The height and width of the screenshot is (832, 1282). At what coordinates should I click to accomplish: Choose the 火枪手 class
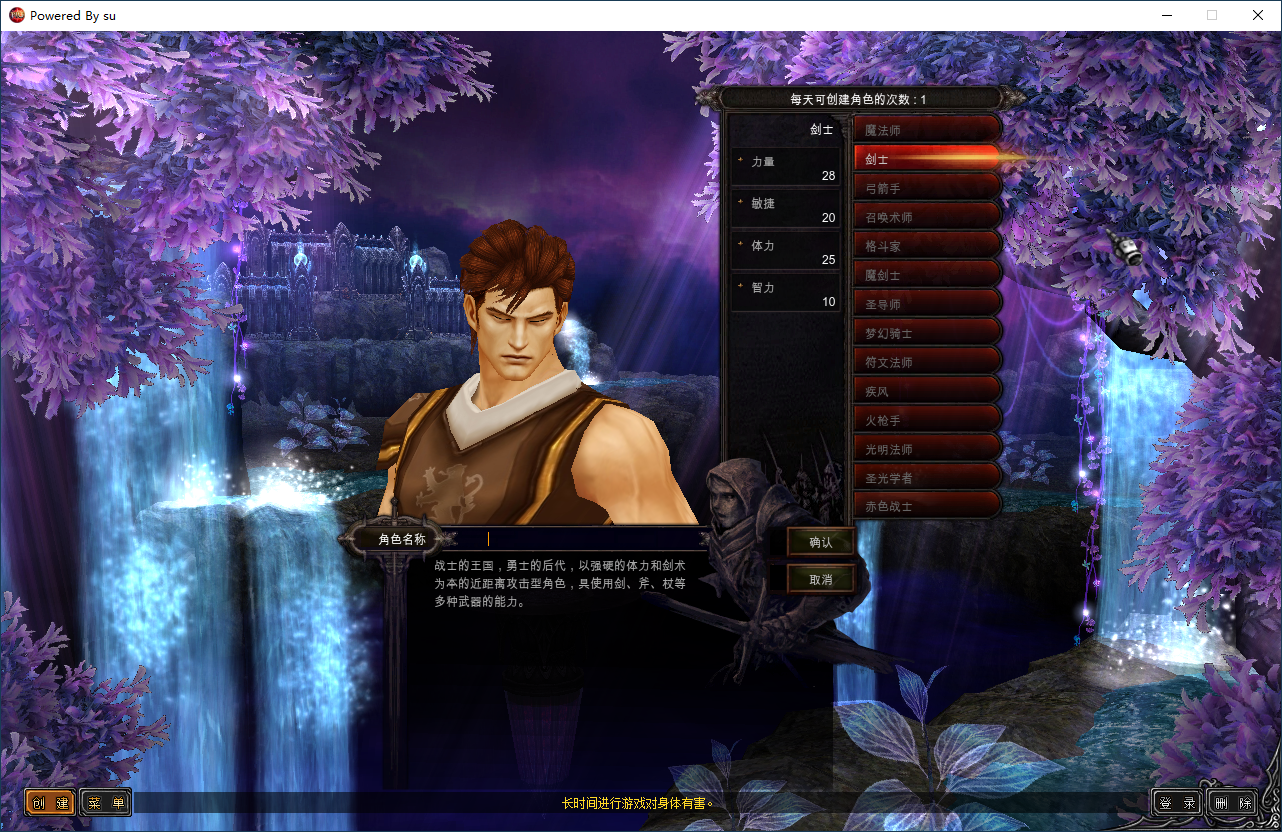point(926,420)
